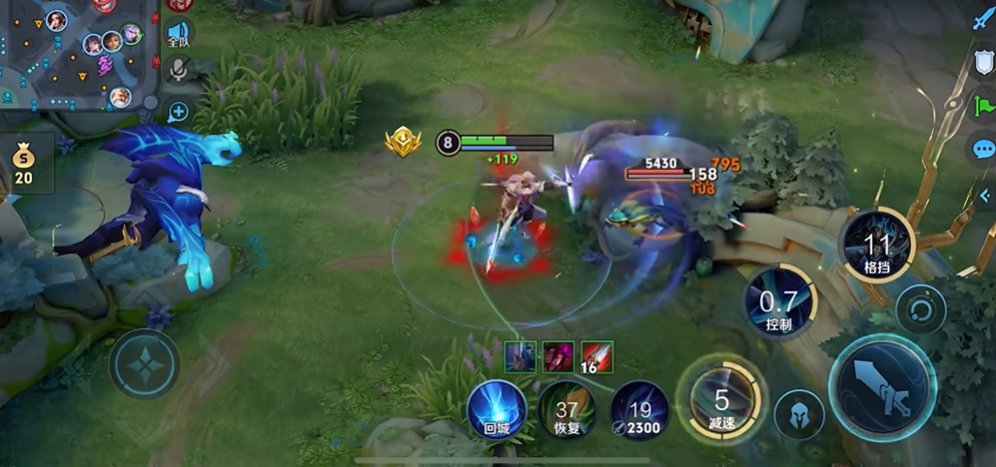
Task: Toggle the muted microphone button
Action: click(178, 70)
